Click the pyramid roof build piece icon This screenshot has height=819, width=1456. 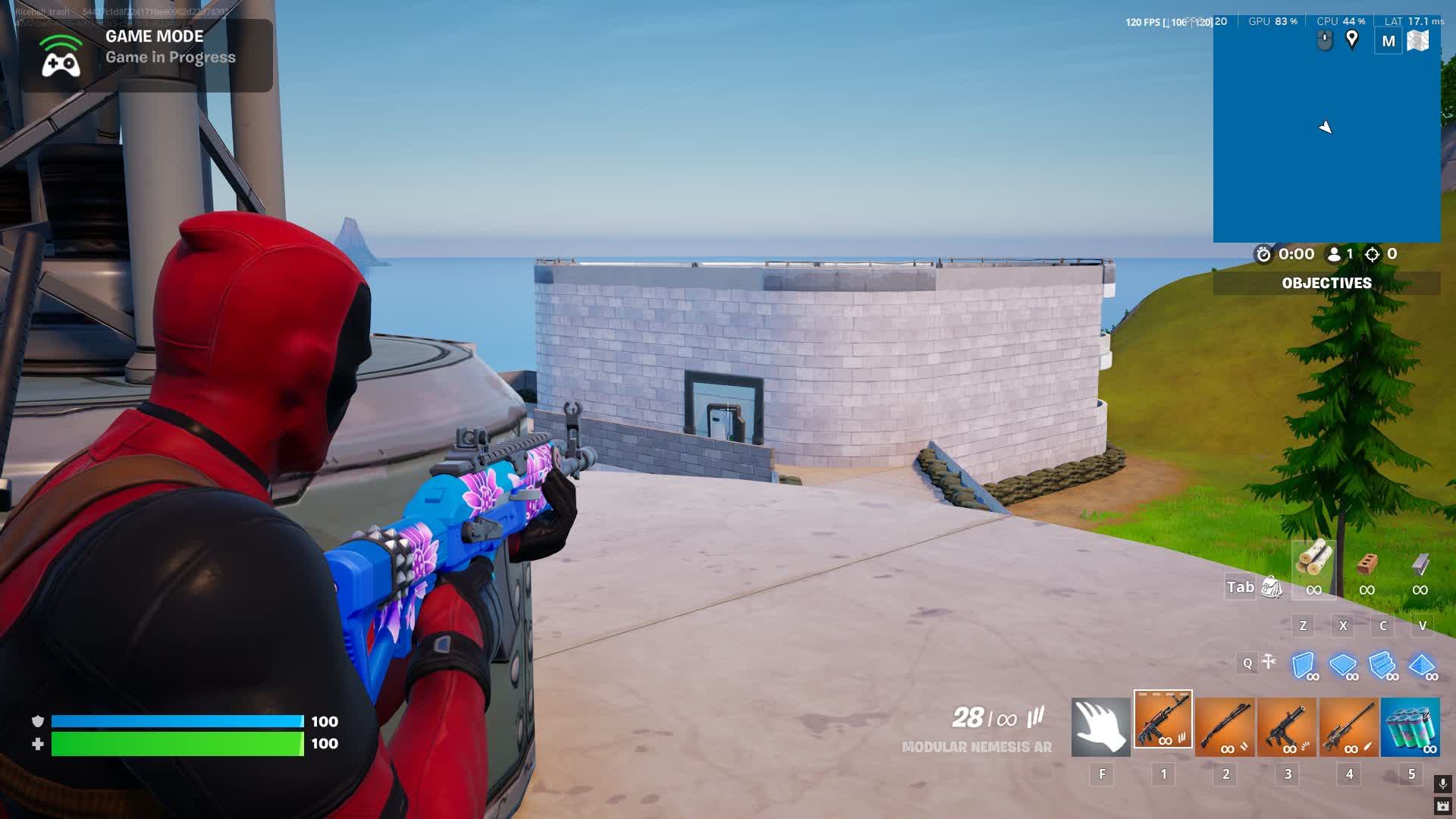pos(1423,665)
